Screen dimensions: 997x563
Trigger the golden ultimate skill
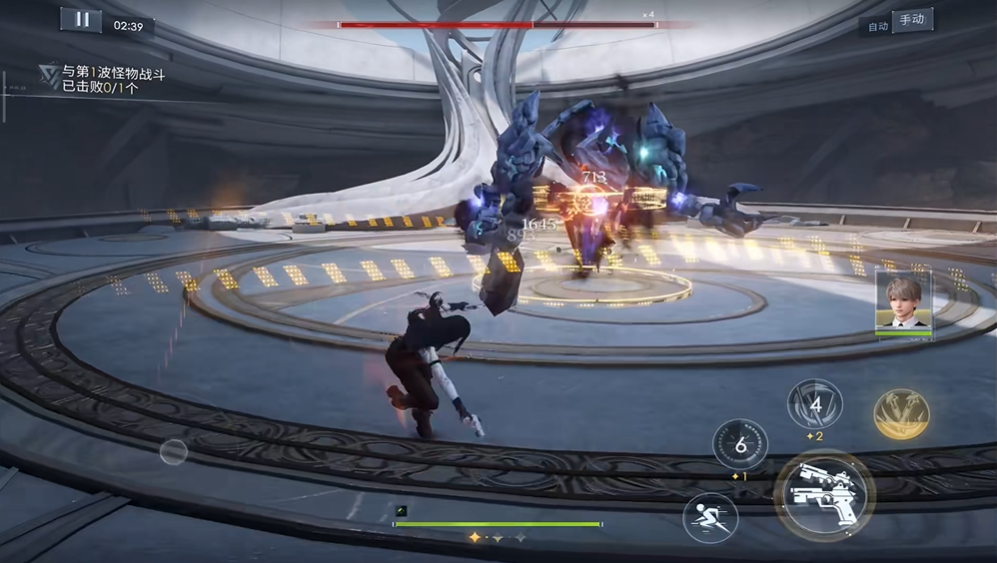click(x=901, y=414)
